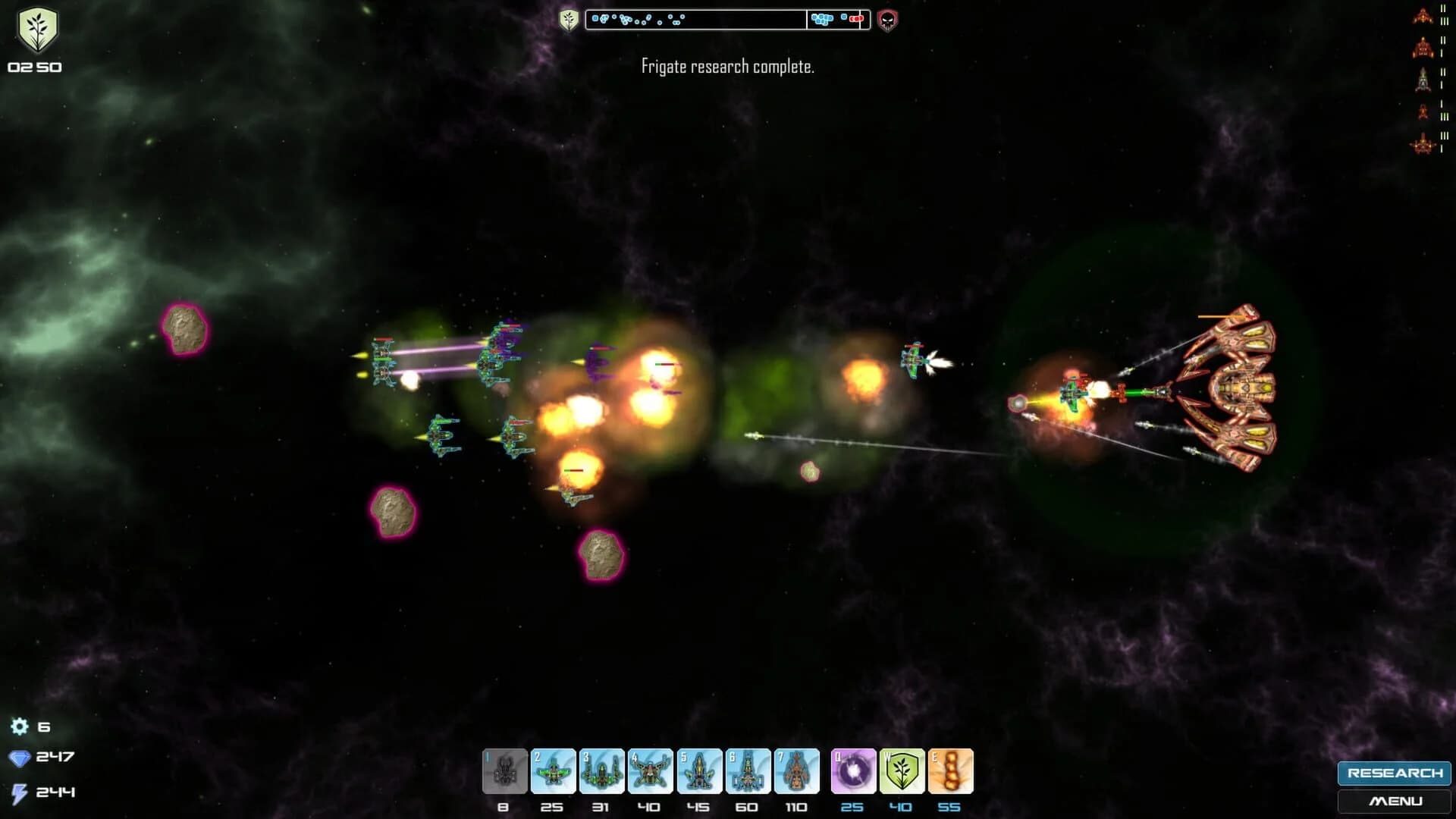
Task: Trigger the orange E barrage ability
Action: tap(951, 770)
